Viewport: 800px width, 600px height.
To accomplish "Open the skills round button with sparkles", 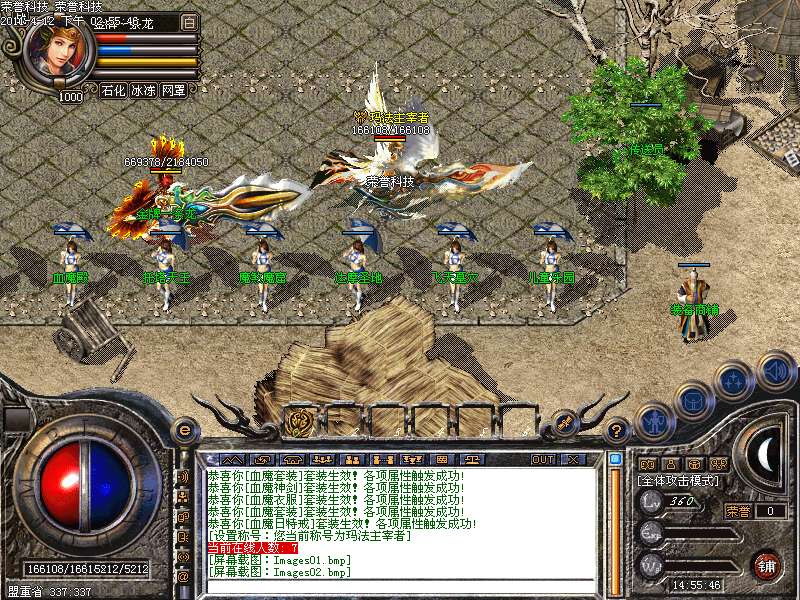I will (735, 383).
